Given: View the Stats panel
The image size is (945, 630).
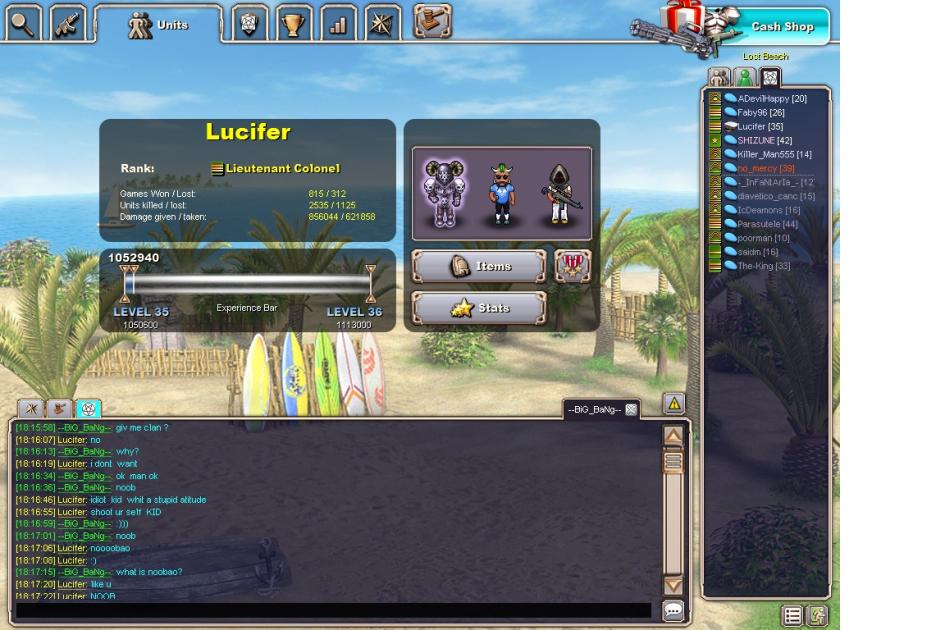Looking at the screenshot, I should click(479, 308).
